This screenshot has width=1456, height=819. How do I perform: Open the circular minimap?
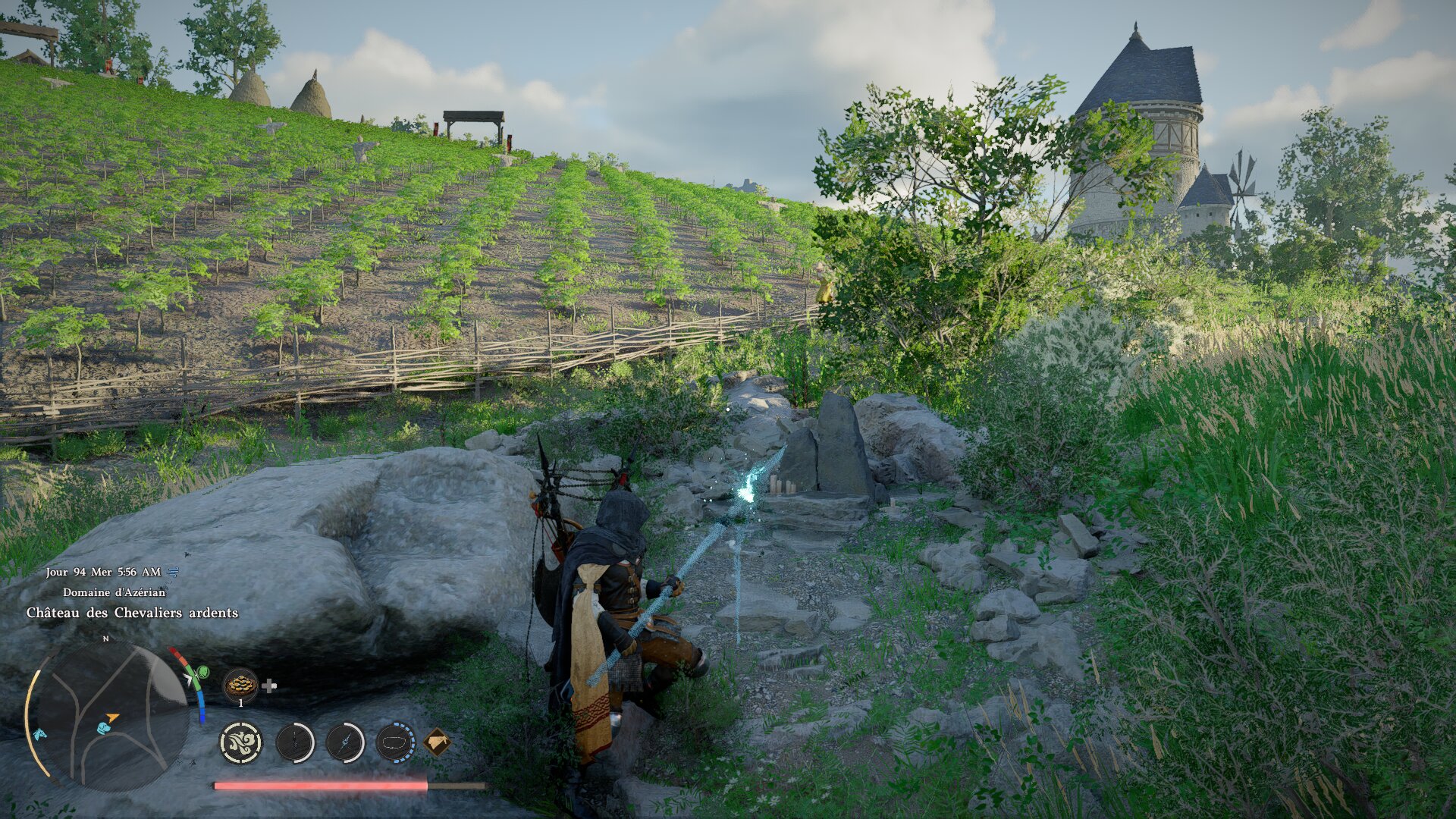pyautogui.click(x=106, y=717)
